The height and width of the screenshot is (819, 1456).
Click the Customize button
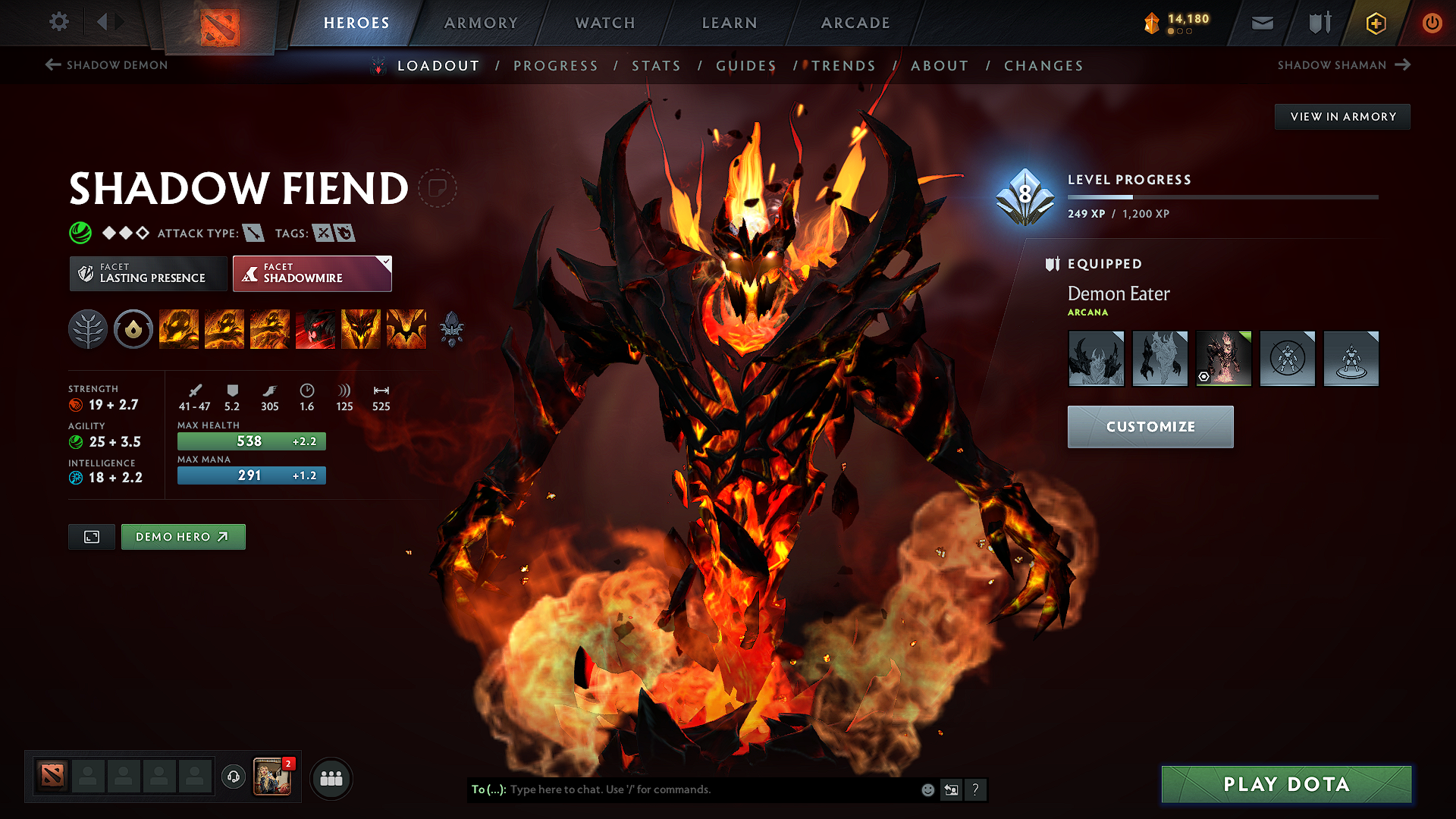[x=1150, y=426]
